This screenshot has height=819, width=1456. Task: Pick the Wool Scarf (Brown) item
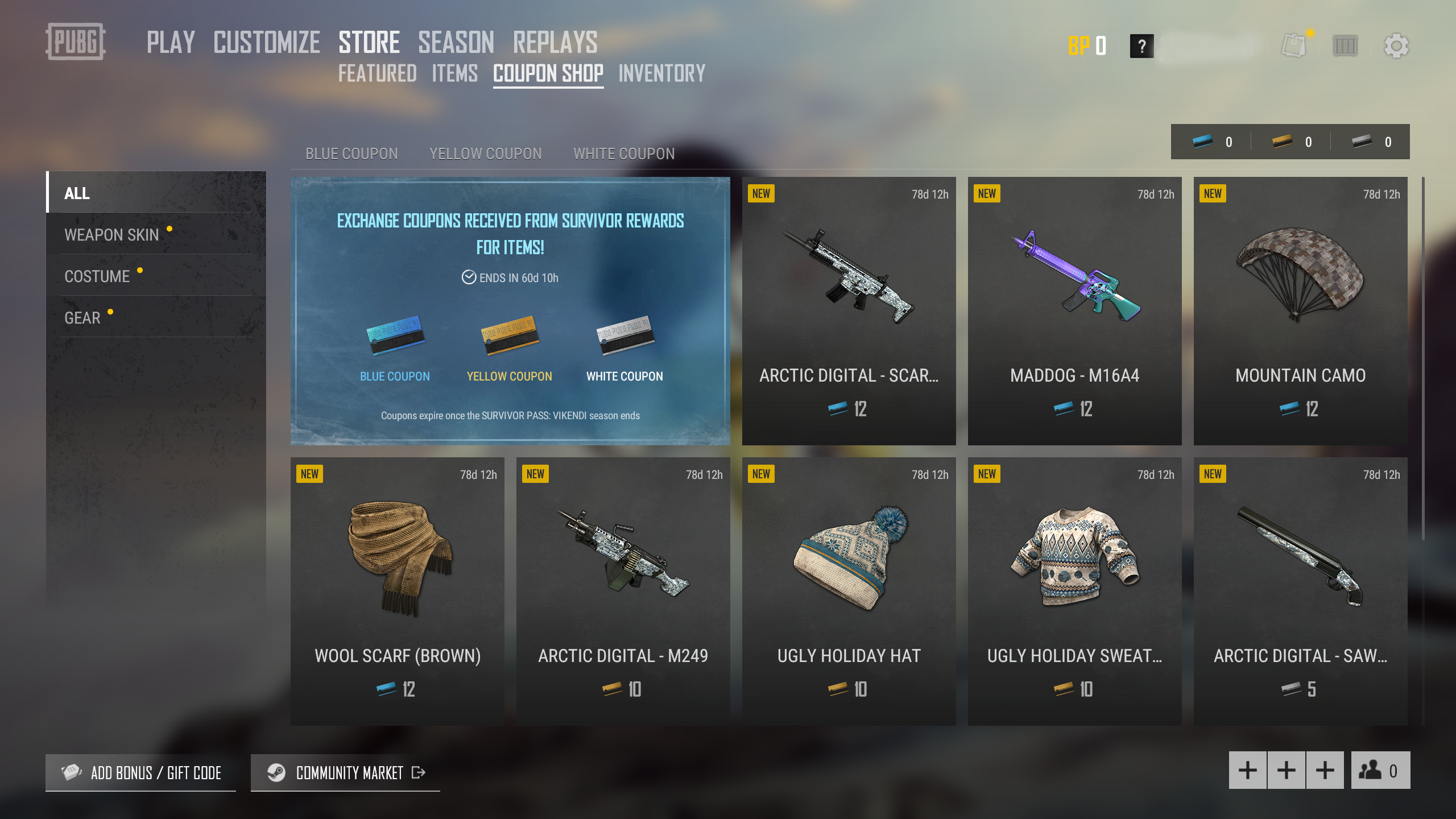point(397,591)
